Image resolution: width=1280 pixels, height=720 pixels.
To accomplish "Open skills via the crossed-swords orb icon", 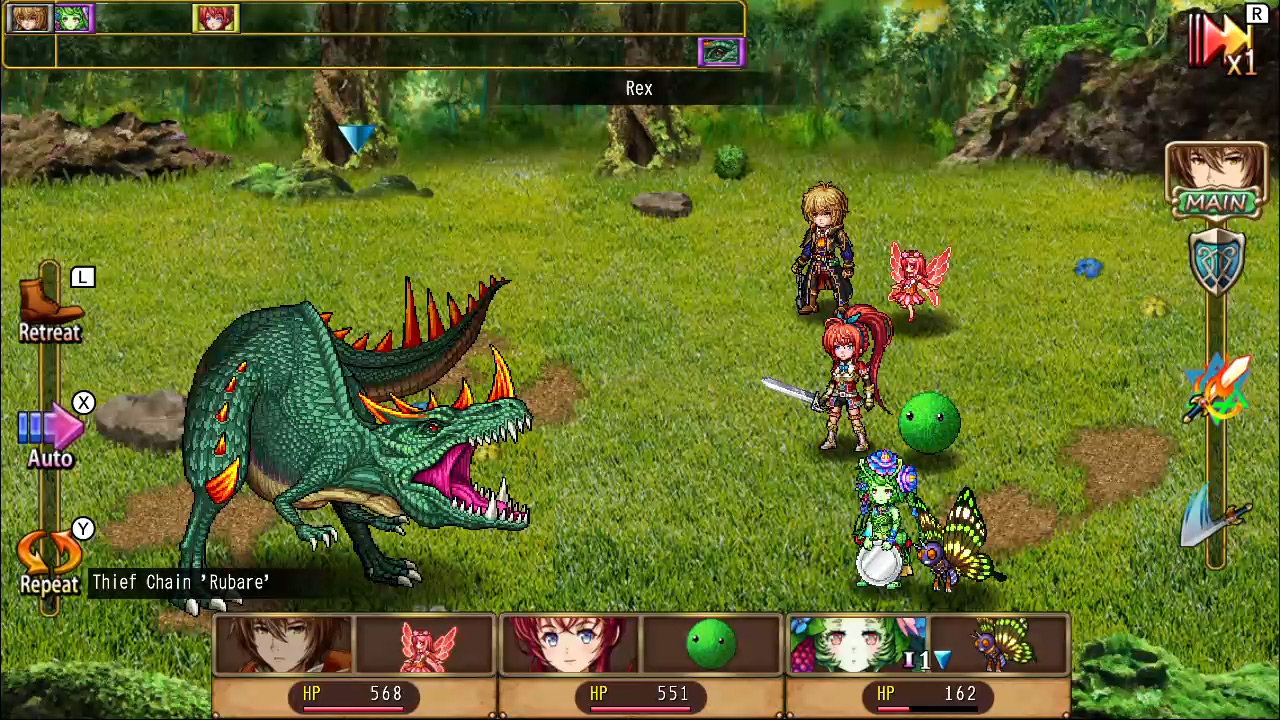I will 1216,390.
